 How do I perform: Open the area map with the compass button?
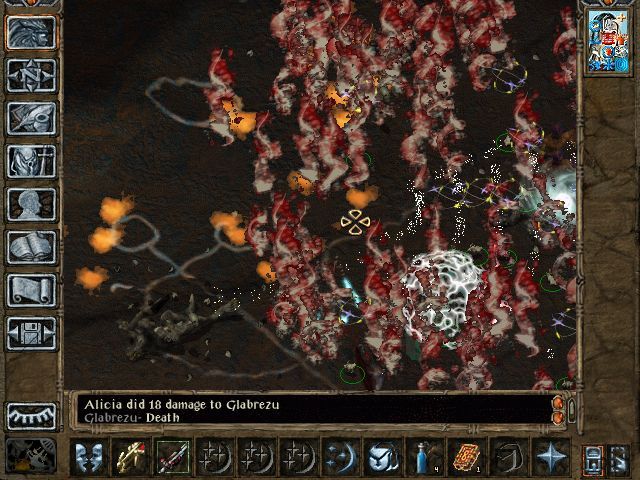pos(31,74)
